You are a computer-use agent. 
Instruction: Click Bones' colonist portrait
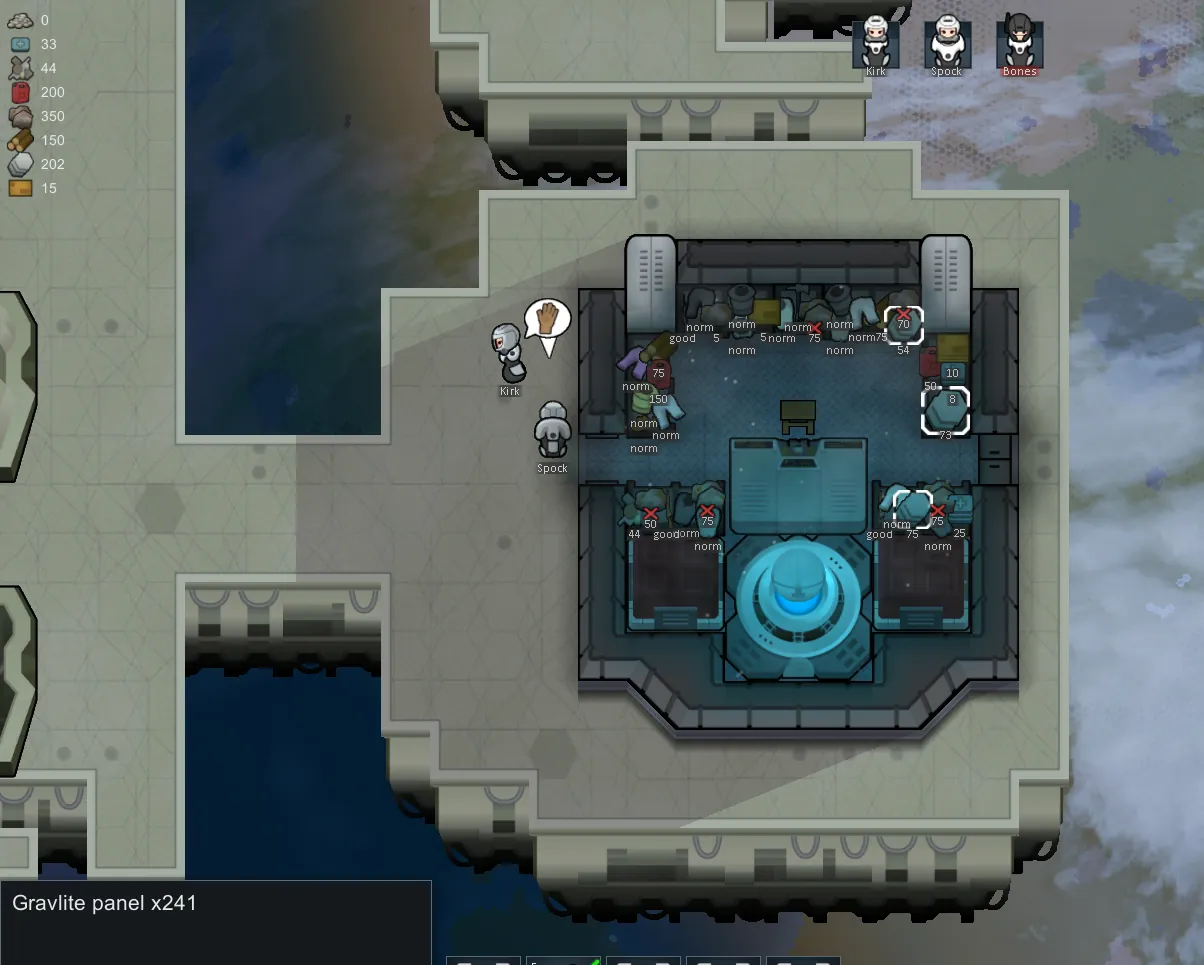1019,42
